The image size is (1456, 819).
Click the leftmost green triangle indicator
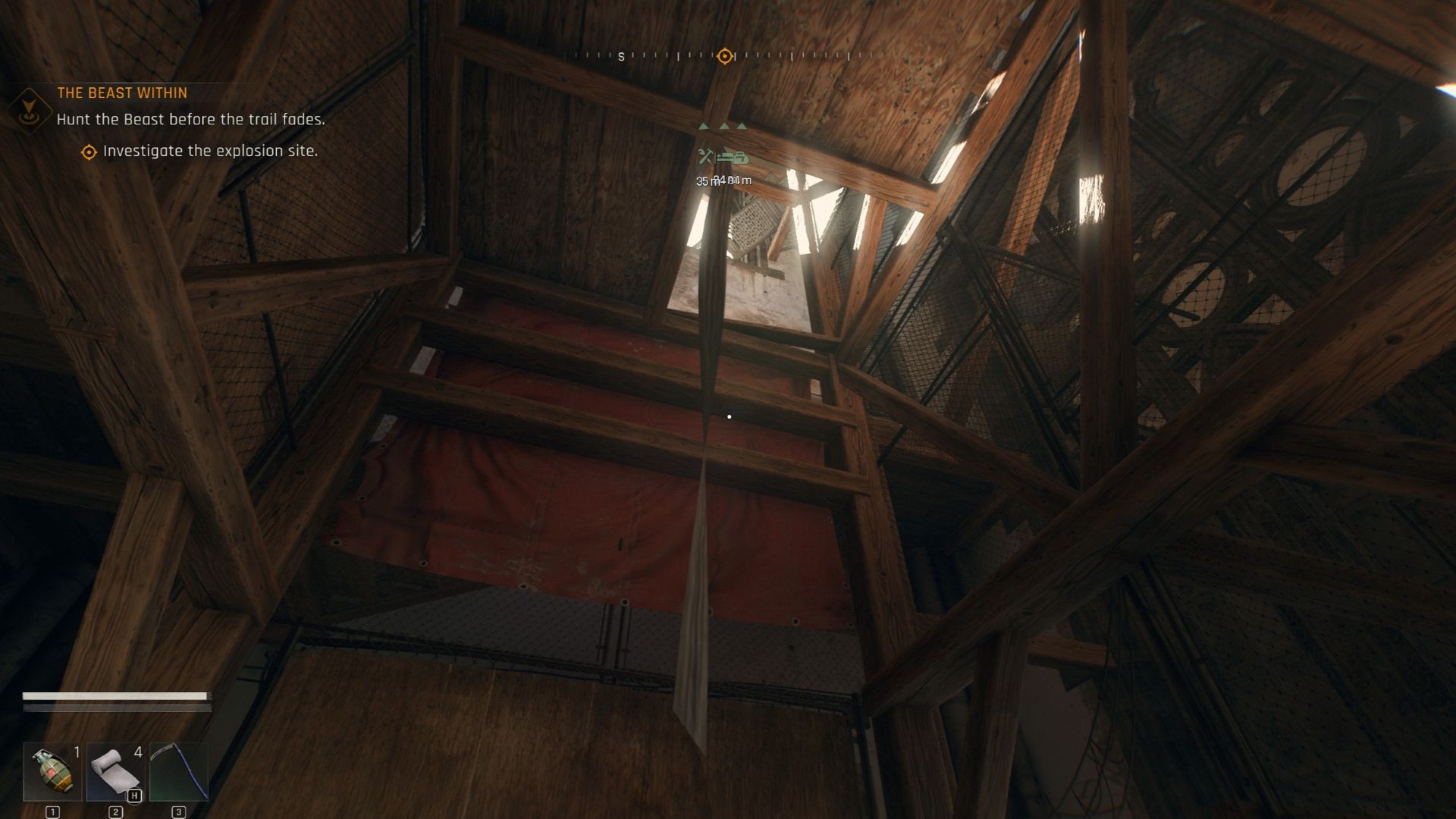click(703, 127)
